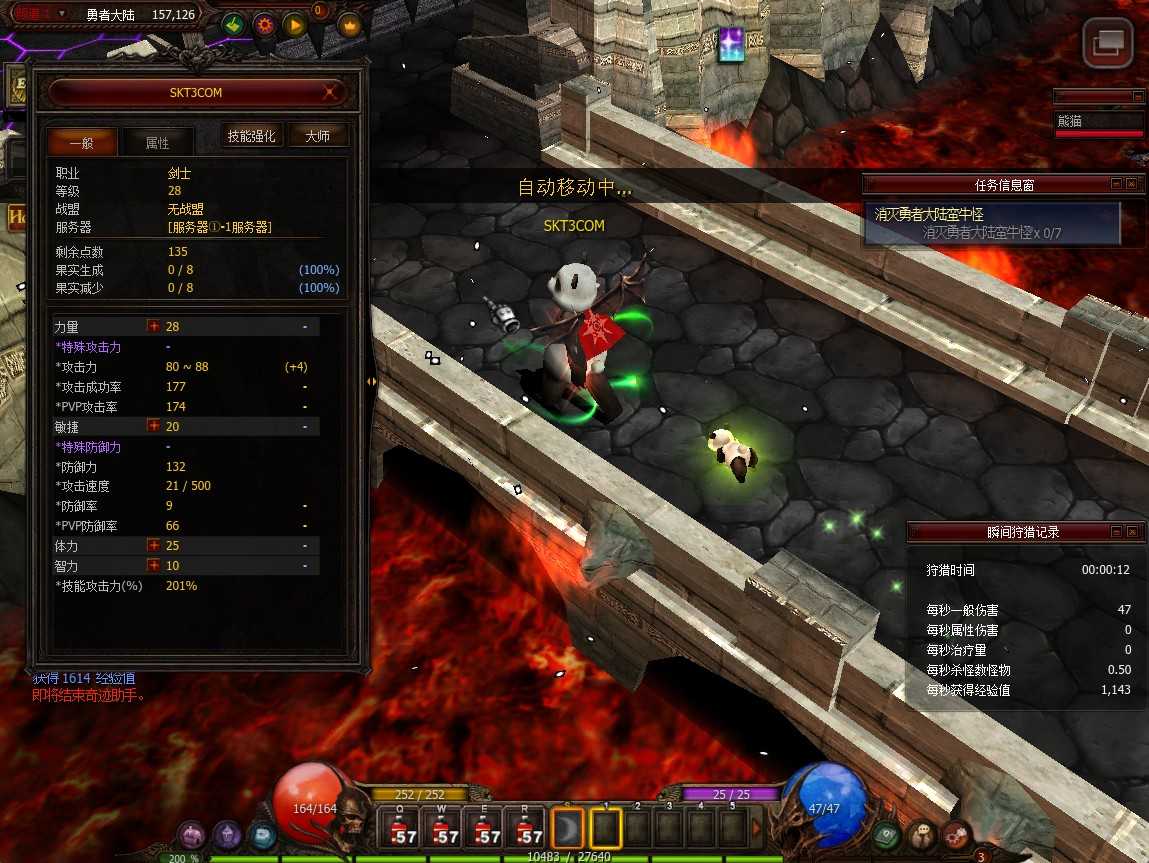
Task: Close the 任务信息窗 quest panel
Action: coord(1131,184)
